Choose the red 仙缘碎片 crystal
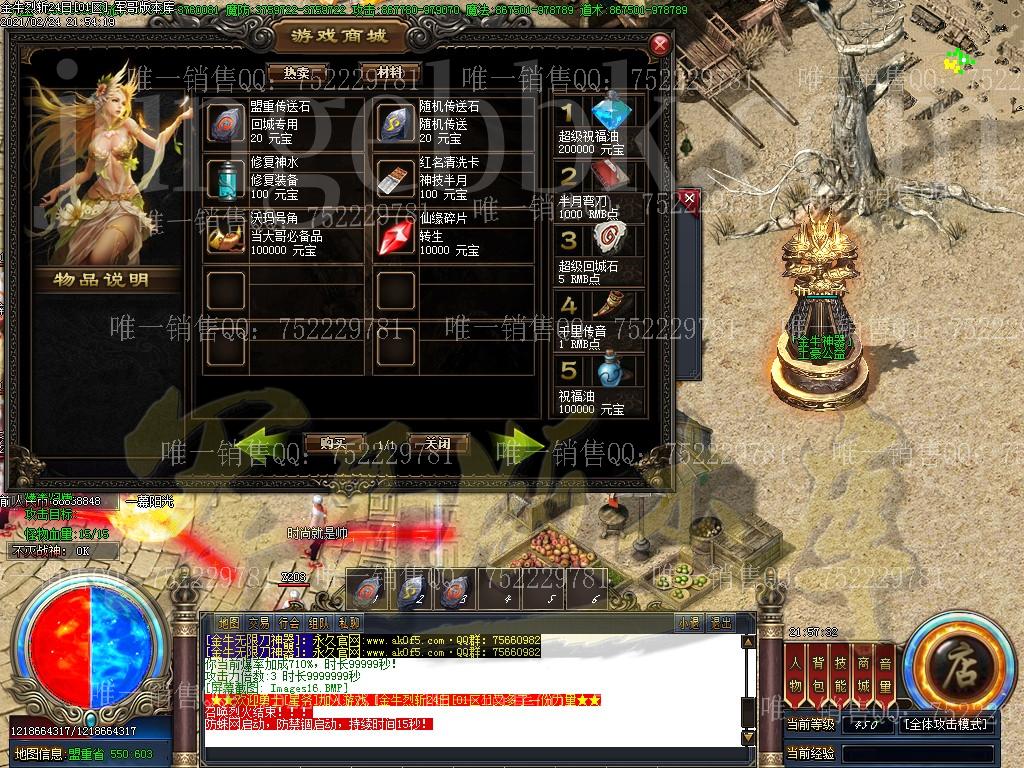Viewport: 1024px width, 768px height. [x=395, y=237]
